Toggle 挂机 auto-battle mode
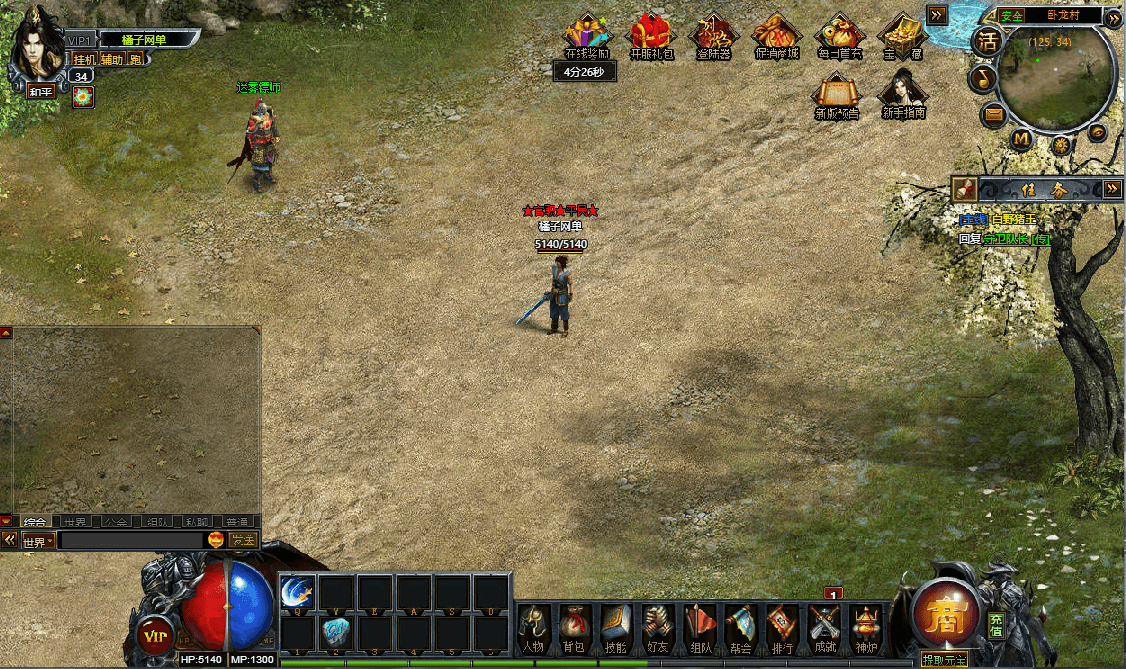The height and width of the screenshot is (669, 1126). point(84,59)
